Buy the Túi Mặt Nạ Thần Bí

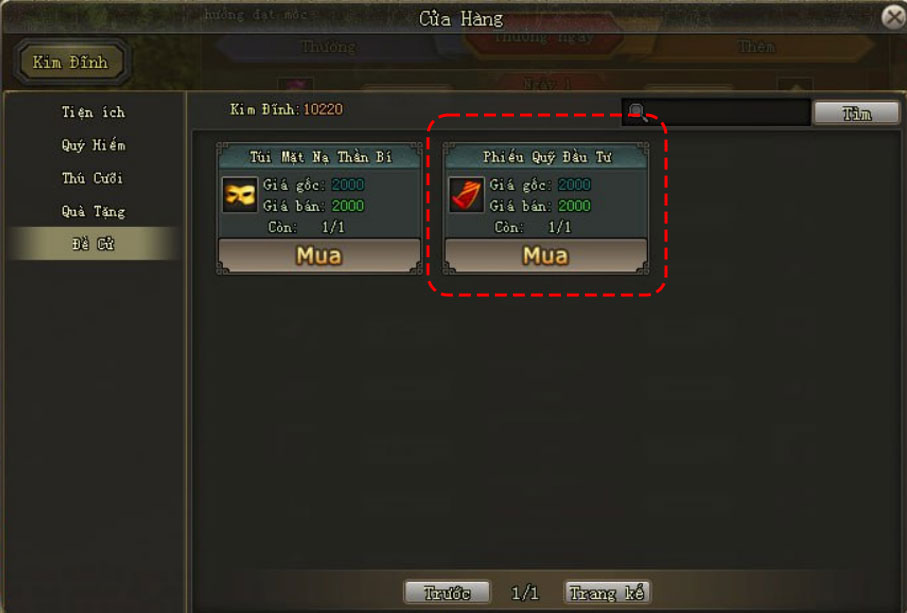point(319,255)
